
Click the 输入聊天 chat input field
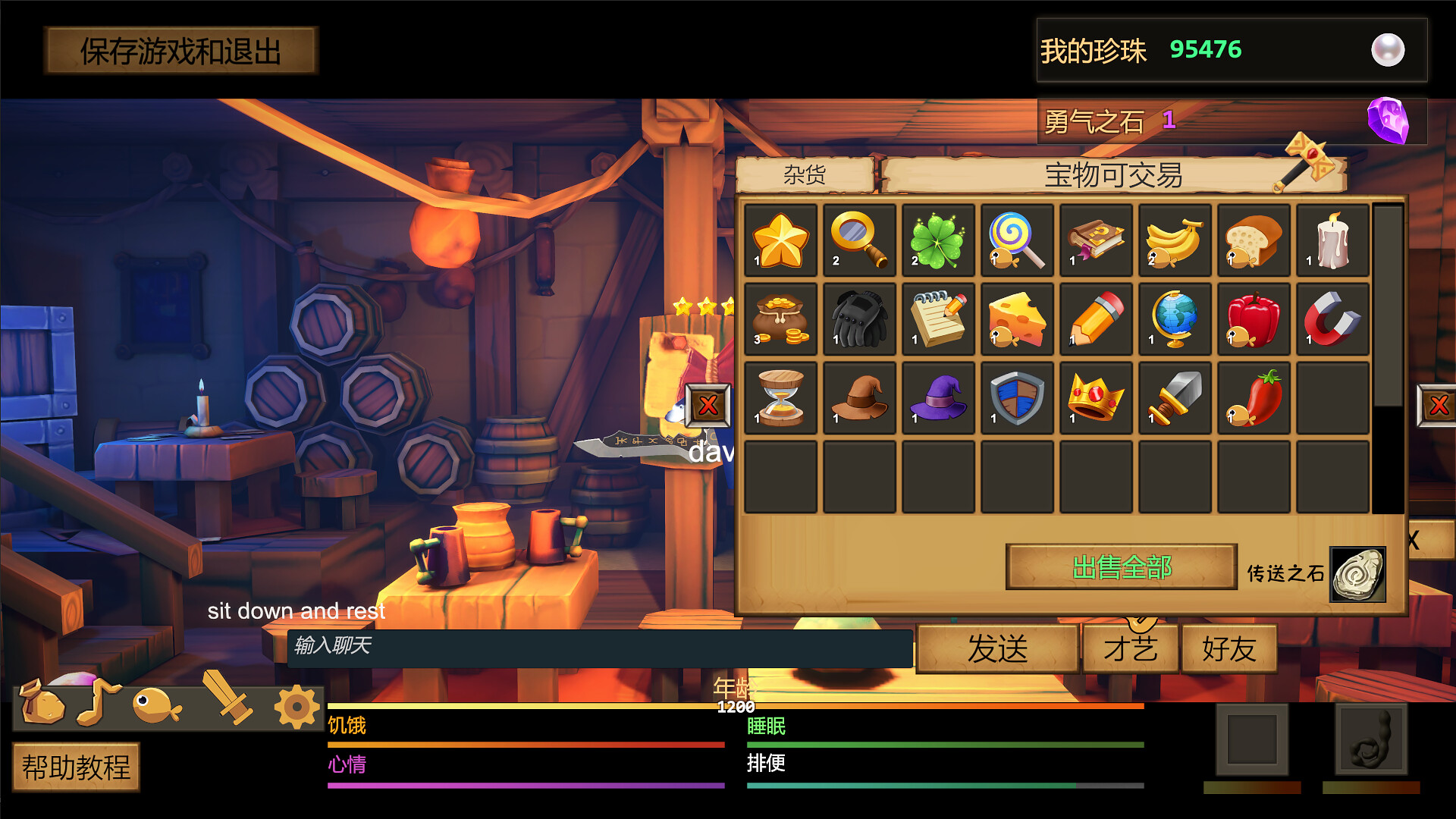[x=599, y=648]
